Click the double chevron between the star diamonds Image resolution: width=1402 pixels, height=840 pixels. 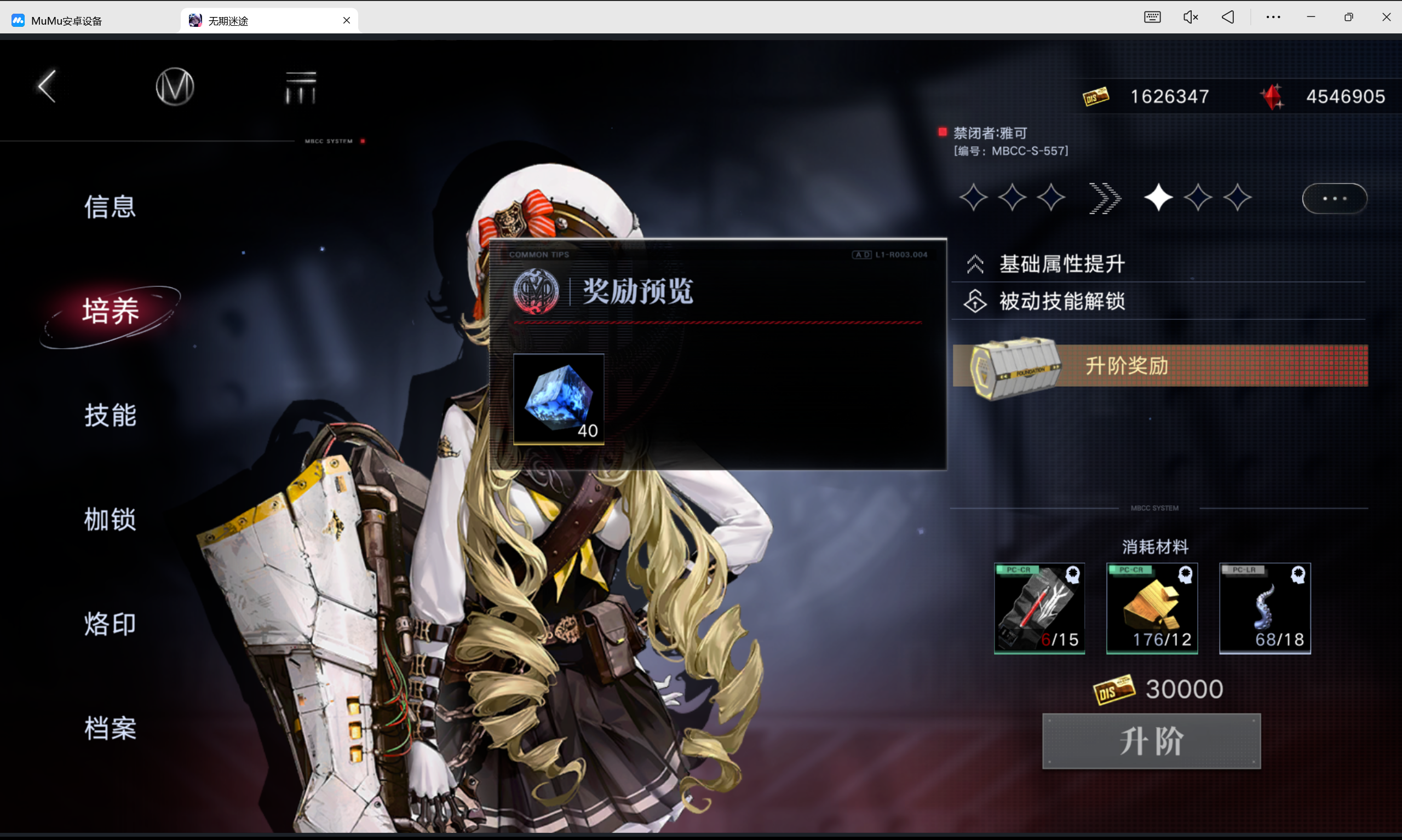(1105, 198)
